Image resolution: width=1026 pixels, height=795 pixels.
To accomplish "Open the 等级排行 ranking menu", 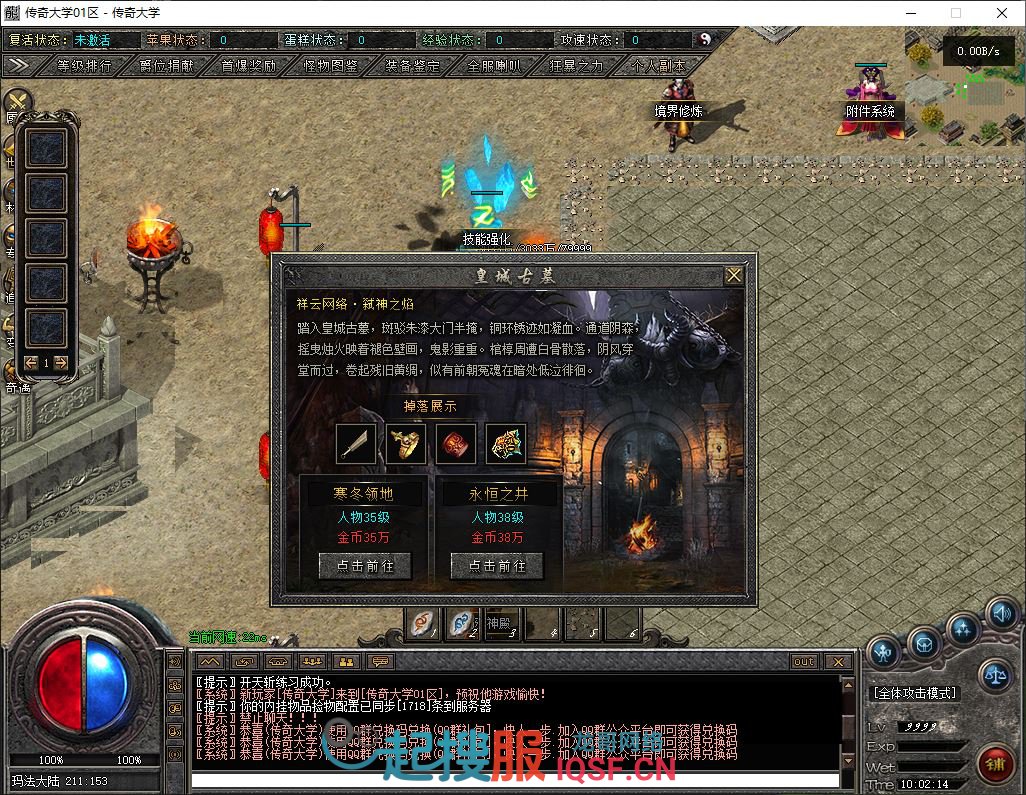I will click(84, 65).
